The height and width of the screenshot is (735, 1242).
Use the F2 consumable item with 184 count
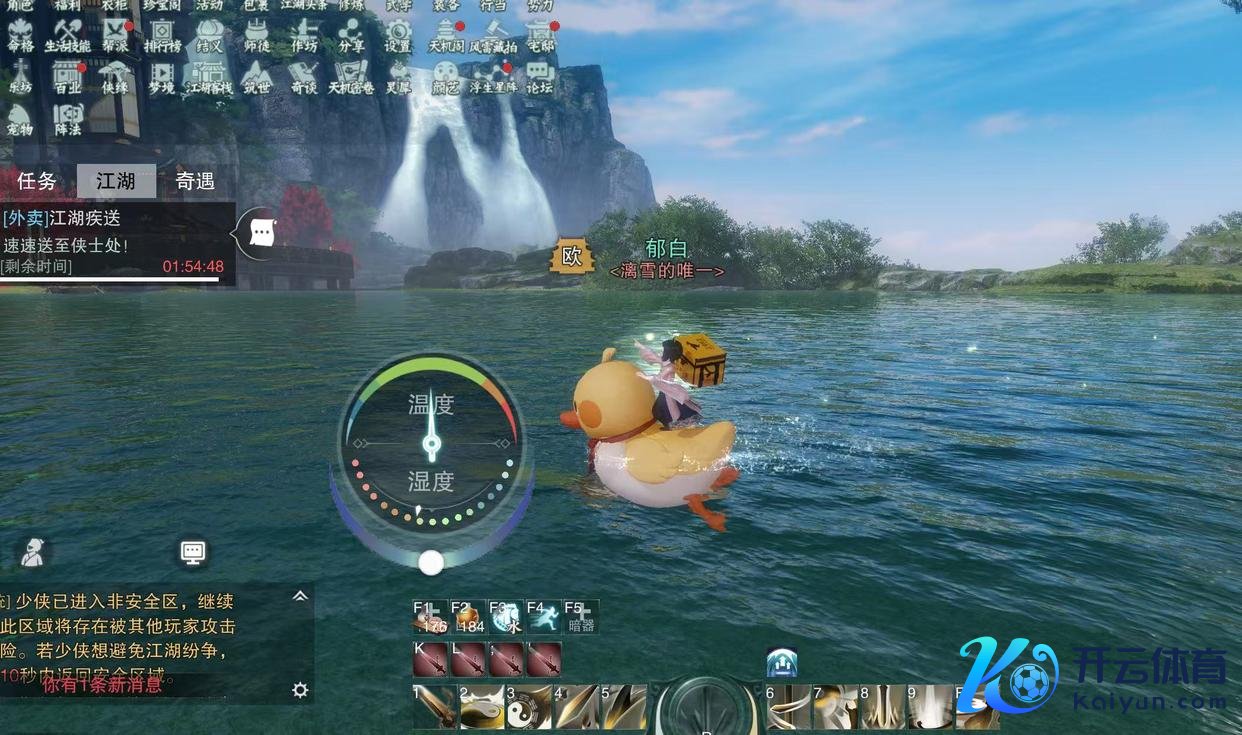[468, 616]
